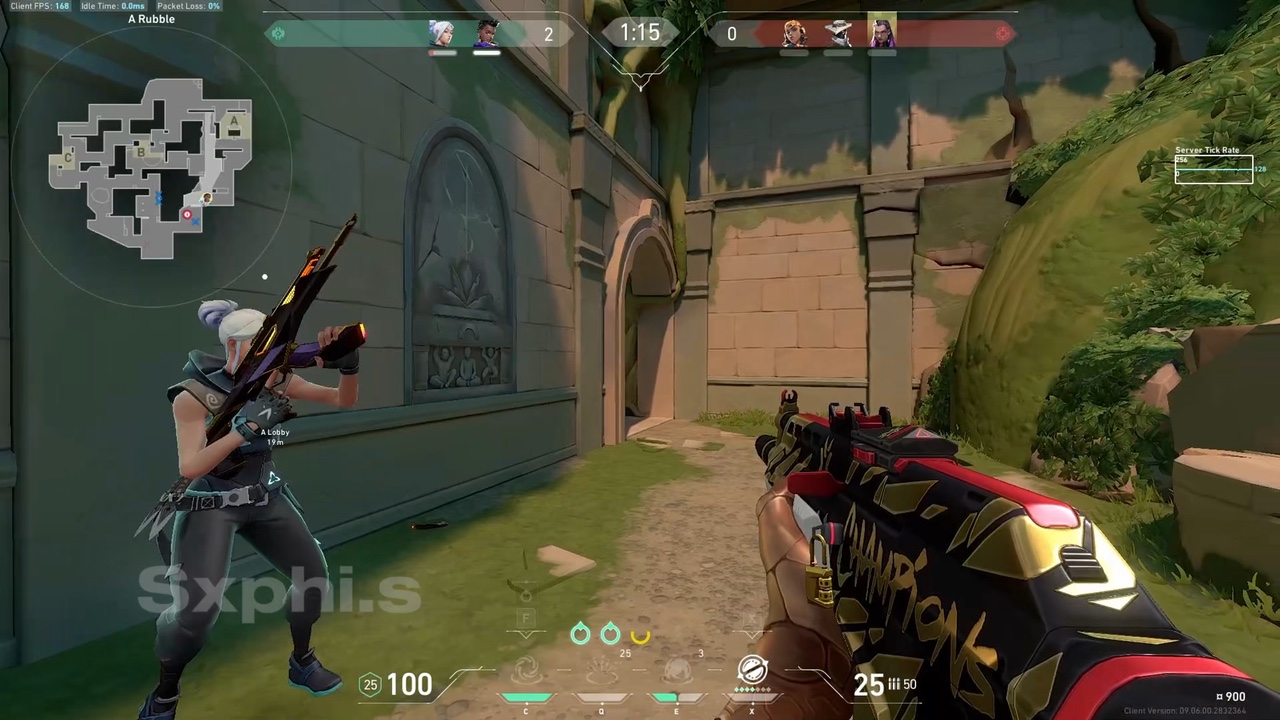Select the orange-haired enemy agent portrait

pyautogui.click(x=794, y=33)
